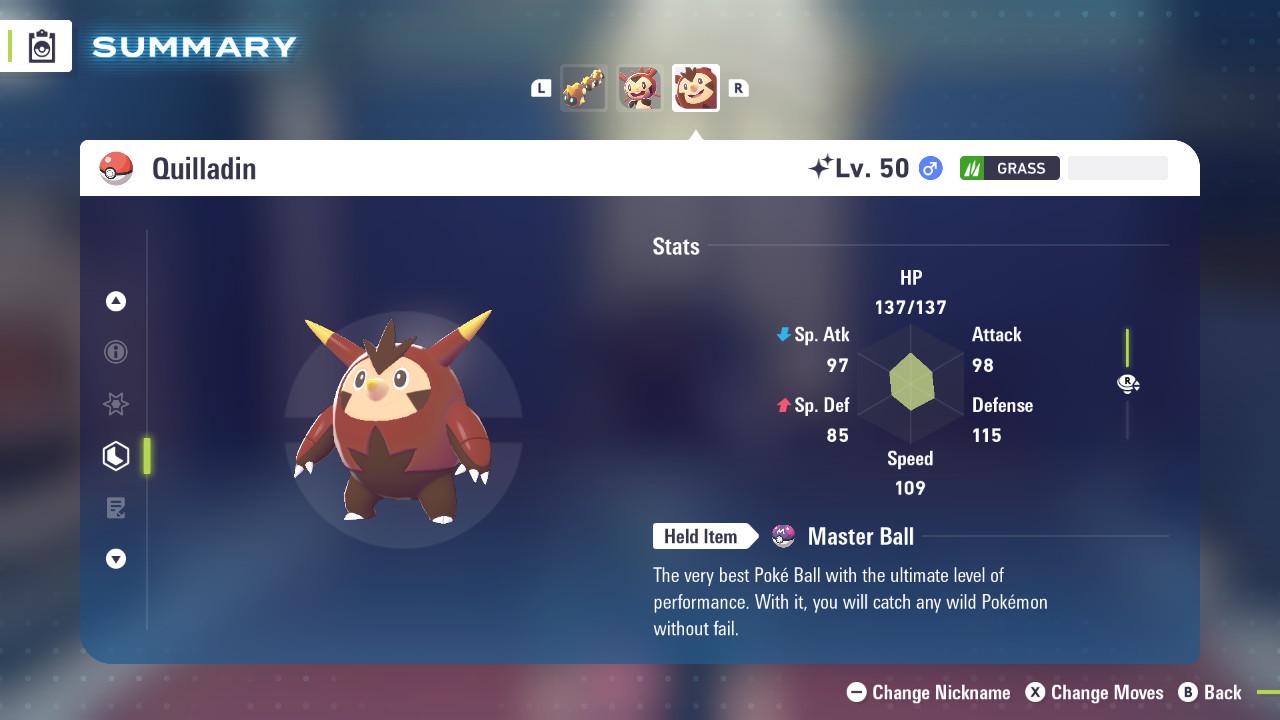Select the ribbons star icon in sidebar
Viewport: 1280px width, 720px height.
tap(116, 404)
